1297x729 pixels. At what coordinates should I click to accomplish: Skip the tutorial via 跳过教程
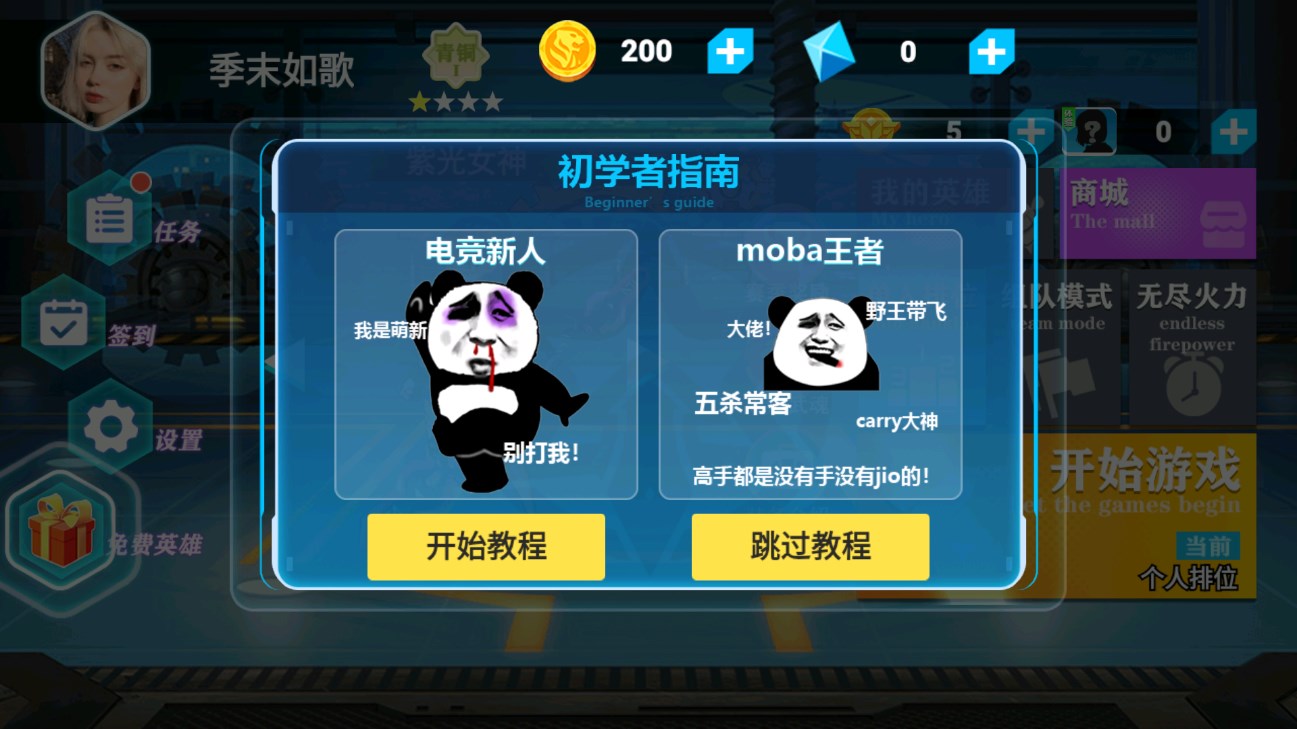click(x=810, y=547)
